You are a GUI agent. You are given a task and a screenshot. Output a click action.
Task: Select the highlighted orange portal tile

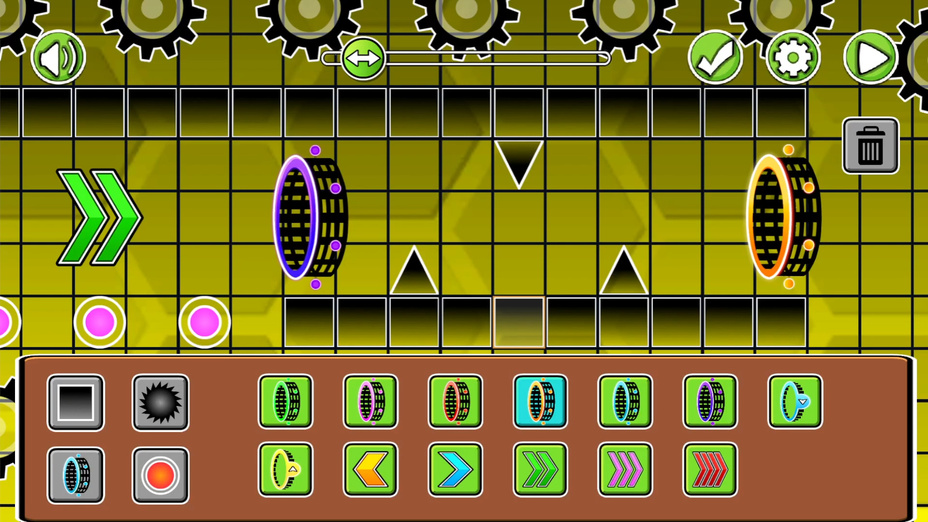click(x=541, y=402)
